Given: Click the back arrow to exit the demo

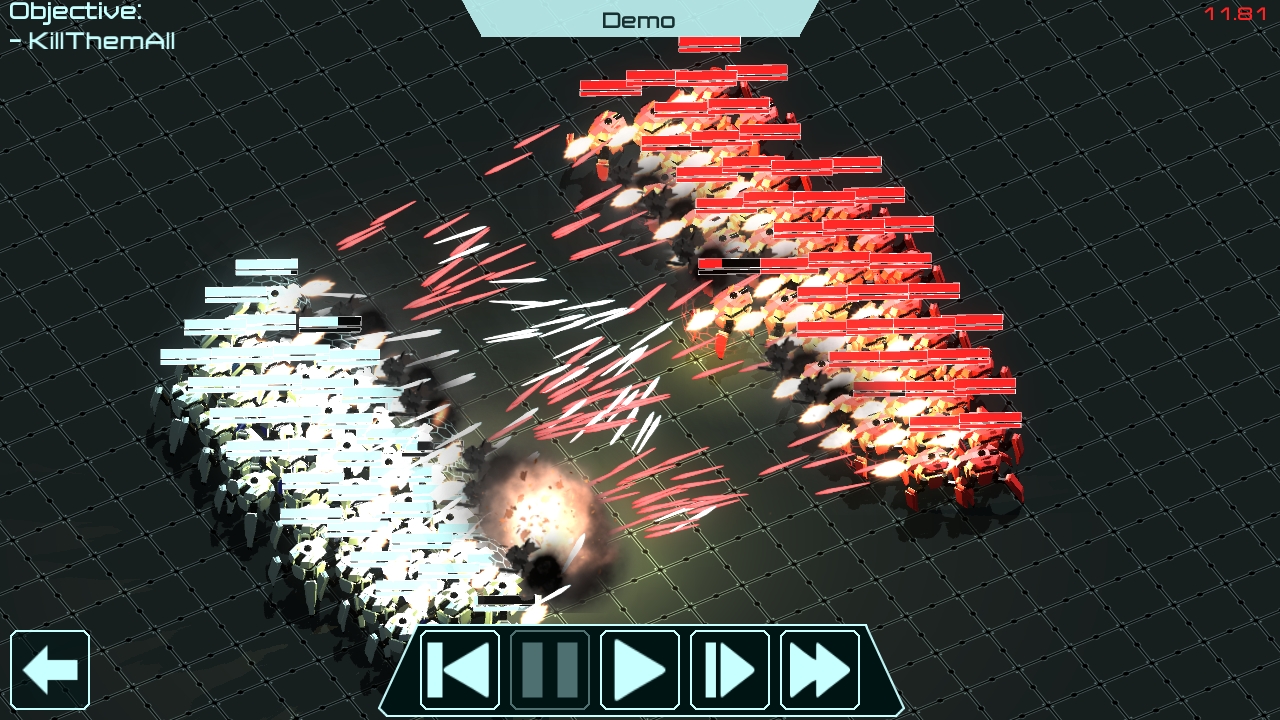Looking at the screenshot, I should coord(51,668).
